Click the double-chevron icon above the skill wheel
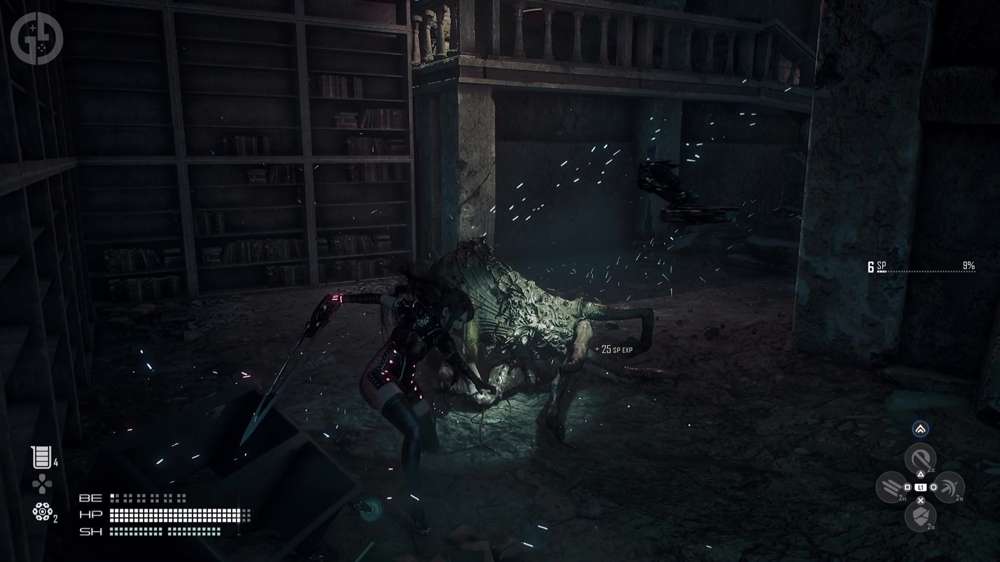1000x562 pixels. pyautogui.click(x=919, y=428)
